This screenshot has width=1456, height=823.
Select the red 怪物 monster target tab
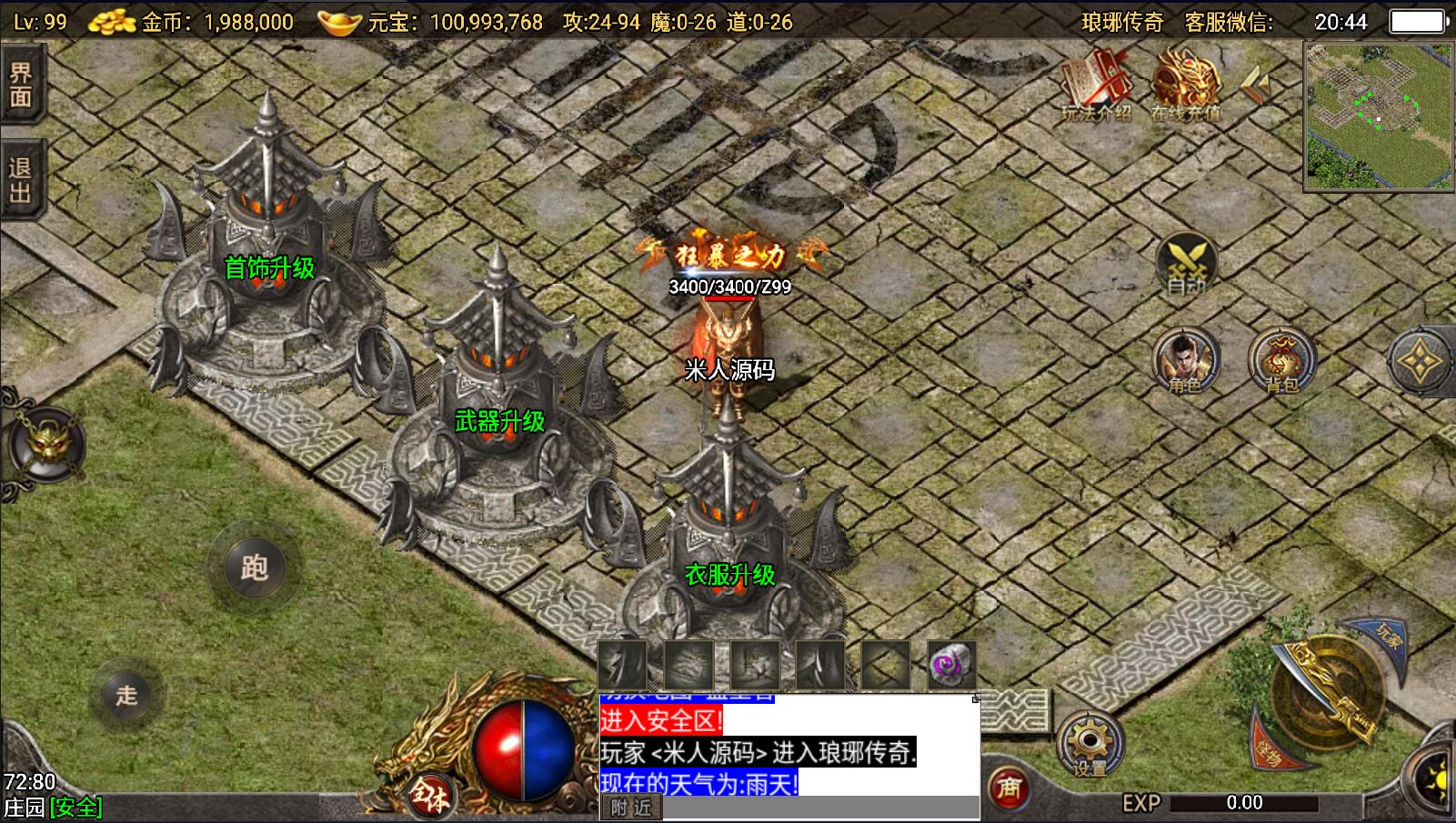[1270, 748]
